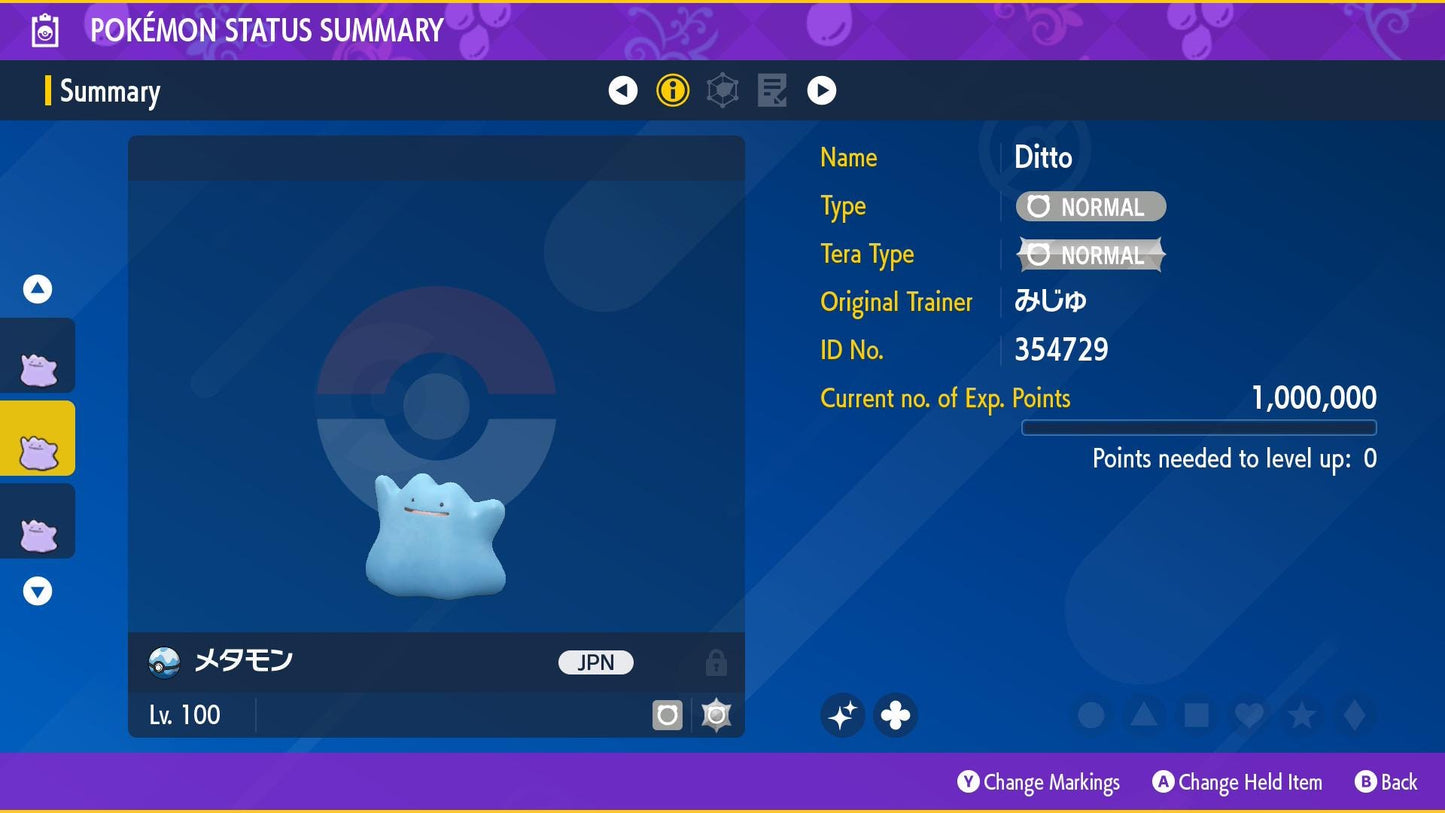The width and height of the screenshot is (1445, 813).
Task: Open the stats hexagon page icon
Action: coord(722,90)
